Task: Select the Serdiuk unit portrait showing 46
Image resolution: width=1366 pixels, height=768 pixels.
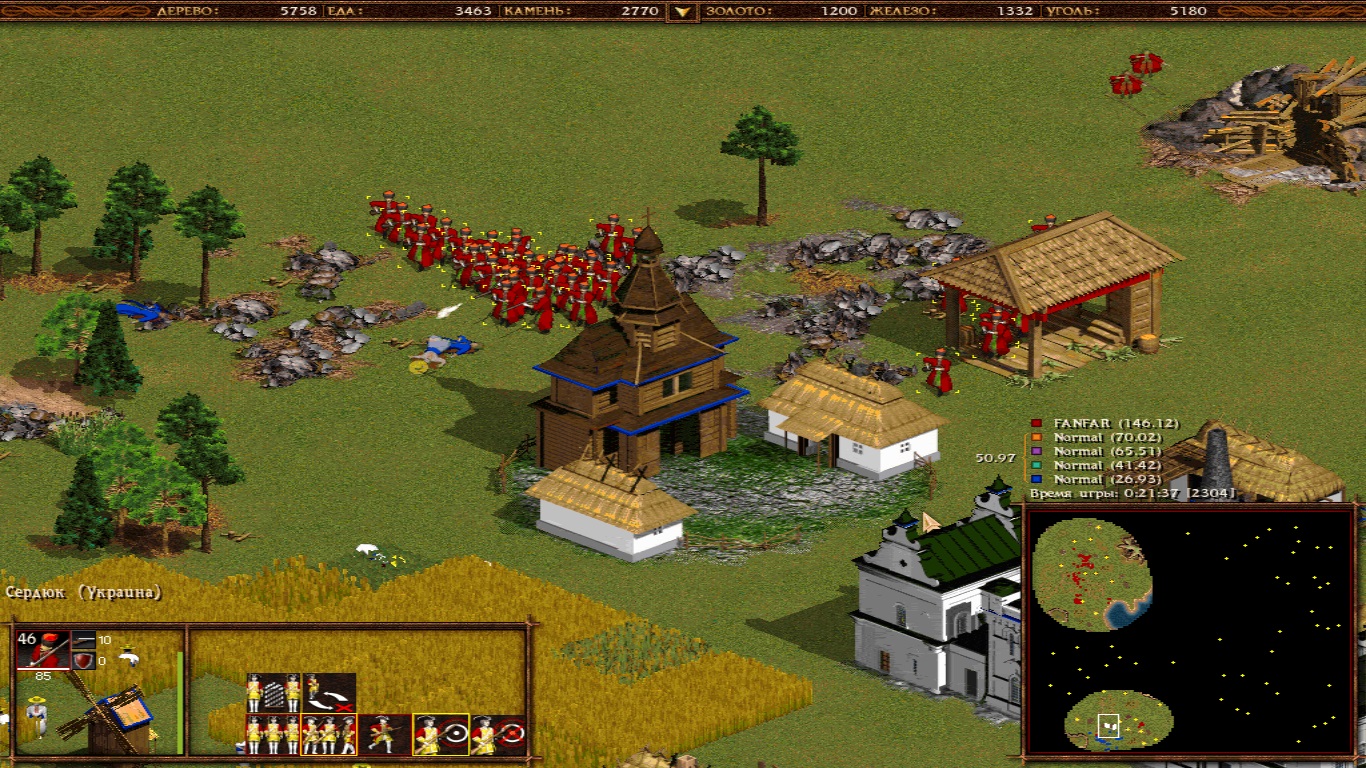Action: [43, 650]
